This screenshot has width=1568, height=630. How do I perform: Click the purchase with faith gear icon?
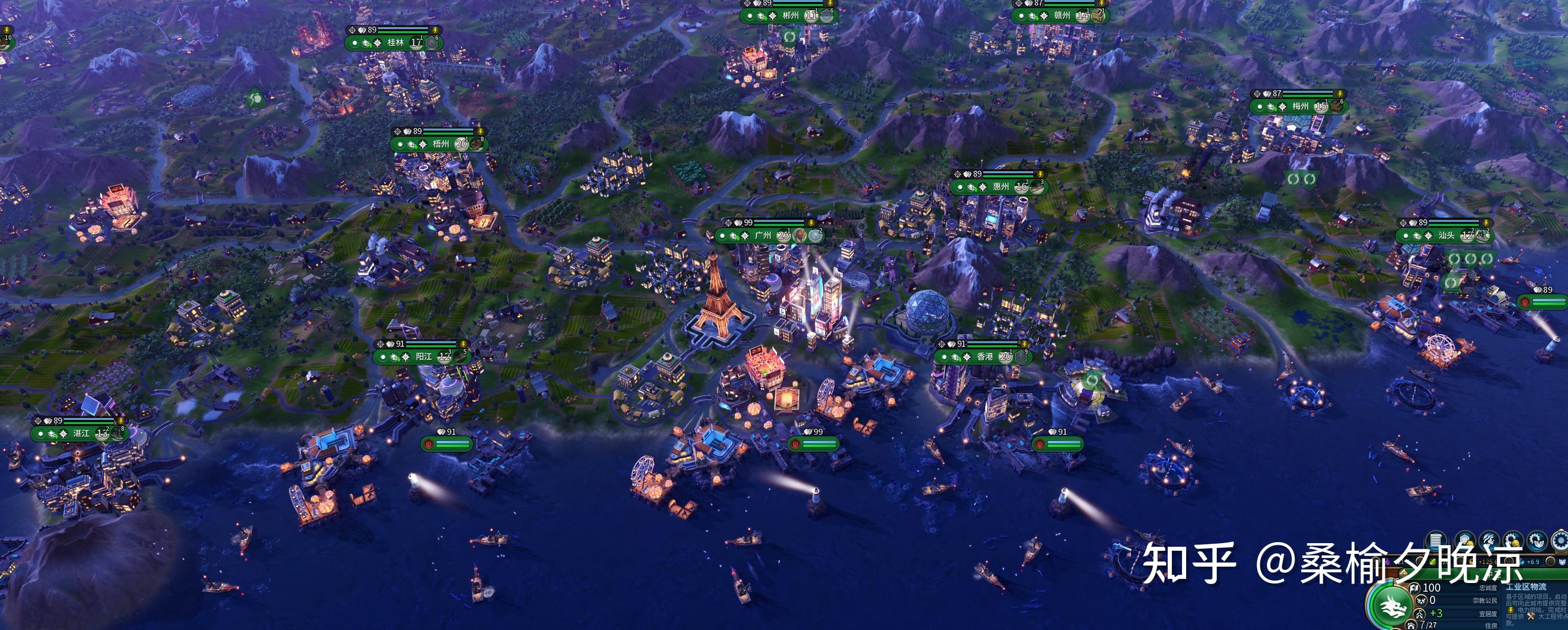(x=1536, y=540)
